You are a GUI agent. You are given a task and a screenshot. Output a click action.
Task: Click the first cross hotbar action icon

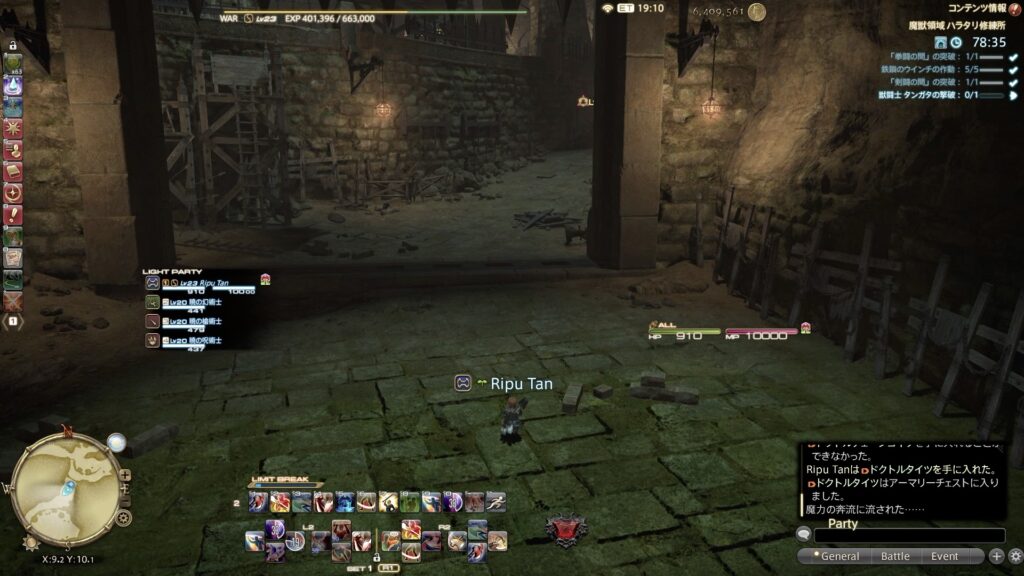tap(255, 541)
